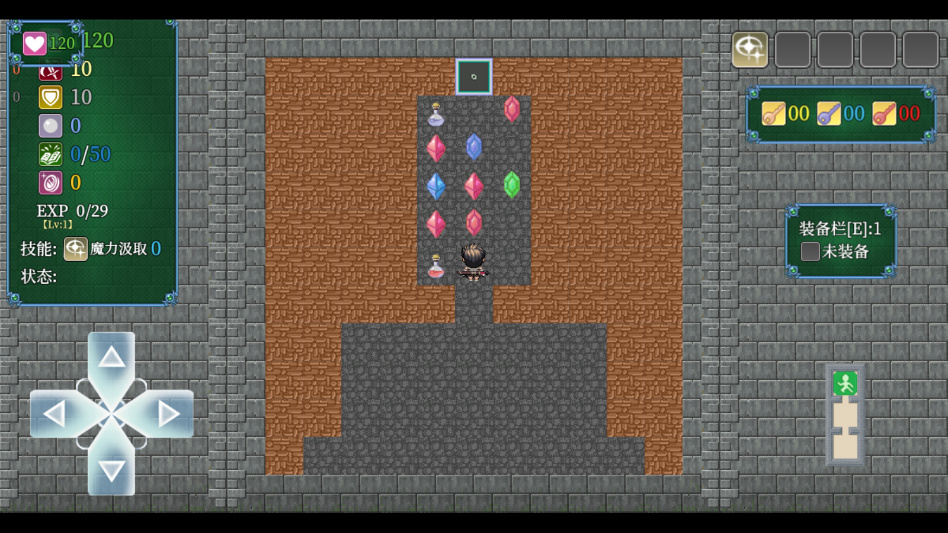The height and width of the screenshot is (533, 948).
Task: Select the 魔力汲取 skill icon in the status panel
Action: [x=75, y=249]
